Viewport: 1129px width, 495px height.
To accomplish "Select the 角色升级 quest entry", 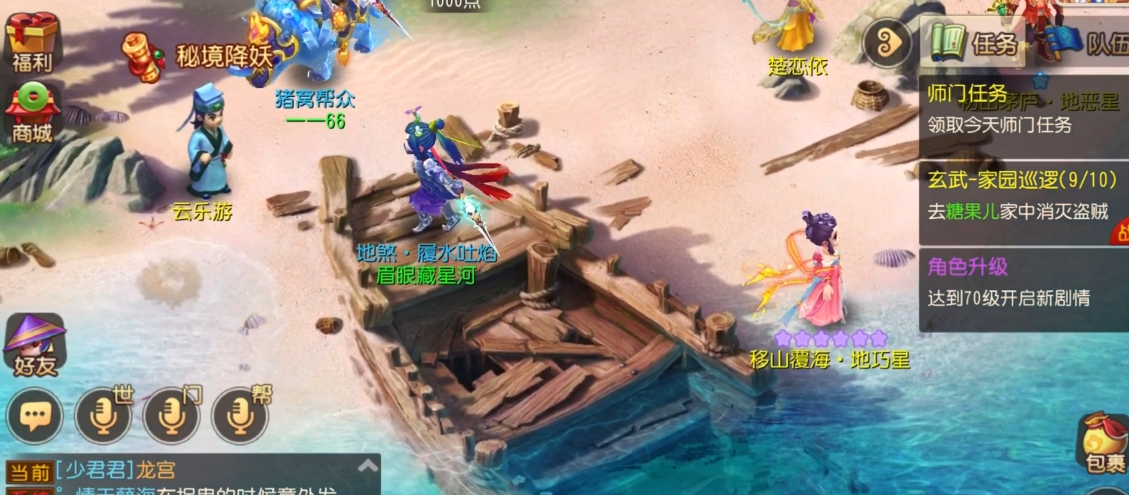I will (x=1022, y=282).
